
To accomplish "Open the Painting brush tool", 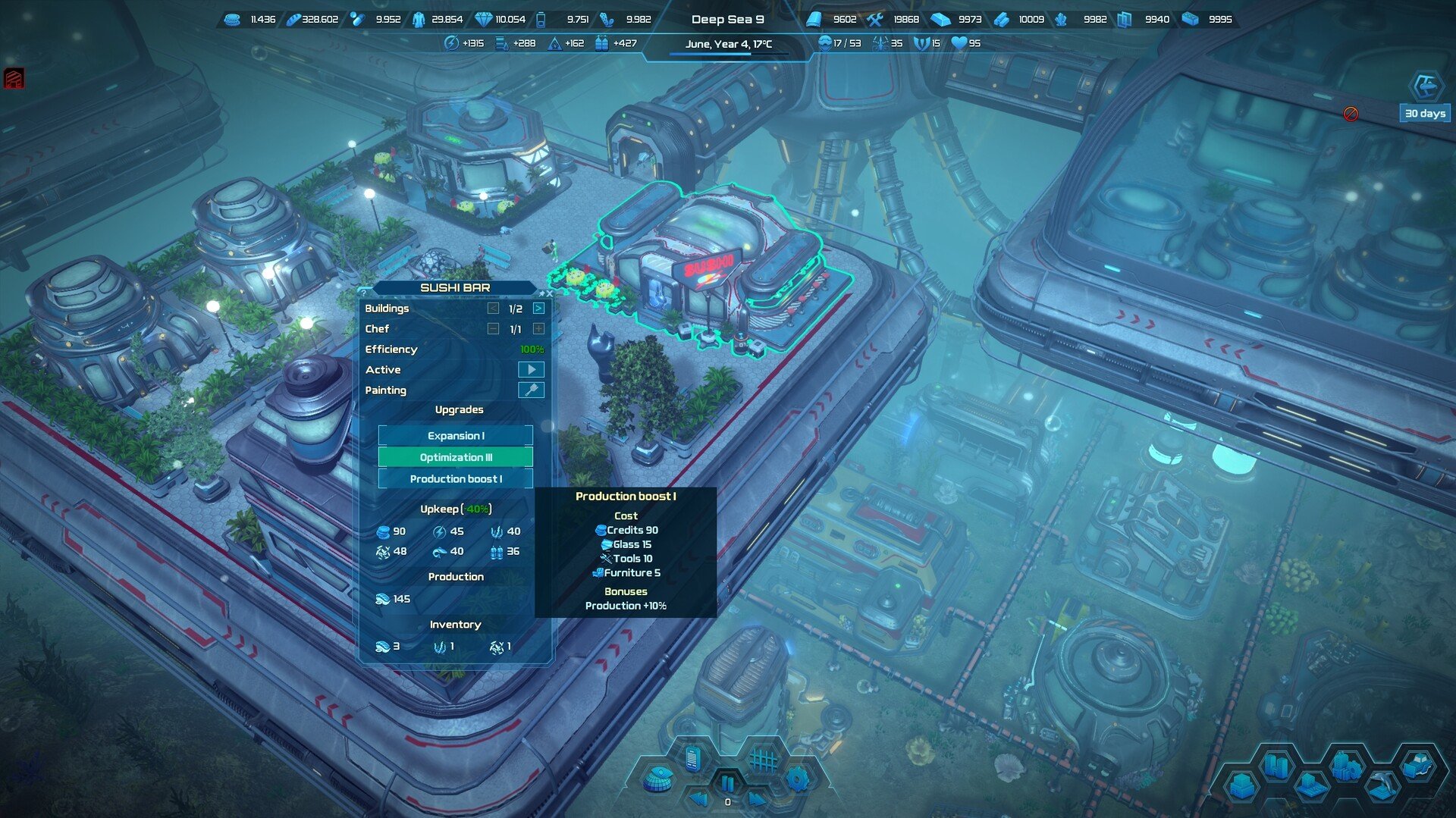I will pyautogui.click(x=531, y=390).
